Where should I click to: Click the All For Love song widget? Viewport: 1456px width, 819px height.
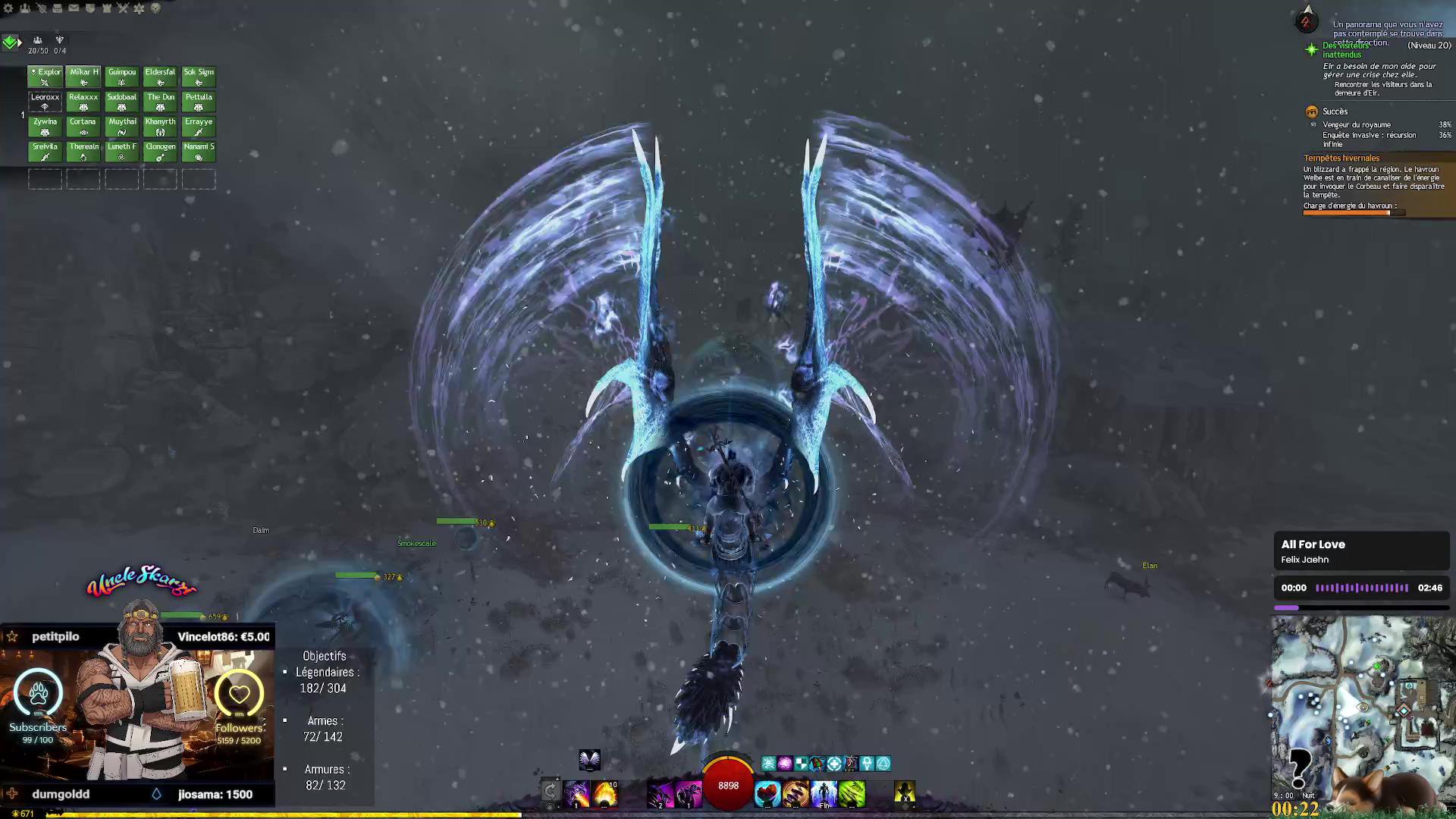(x=1361, y=551)
